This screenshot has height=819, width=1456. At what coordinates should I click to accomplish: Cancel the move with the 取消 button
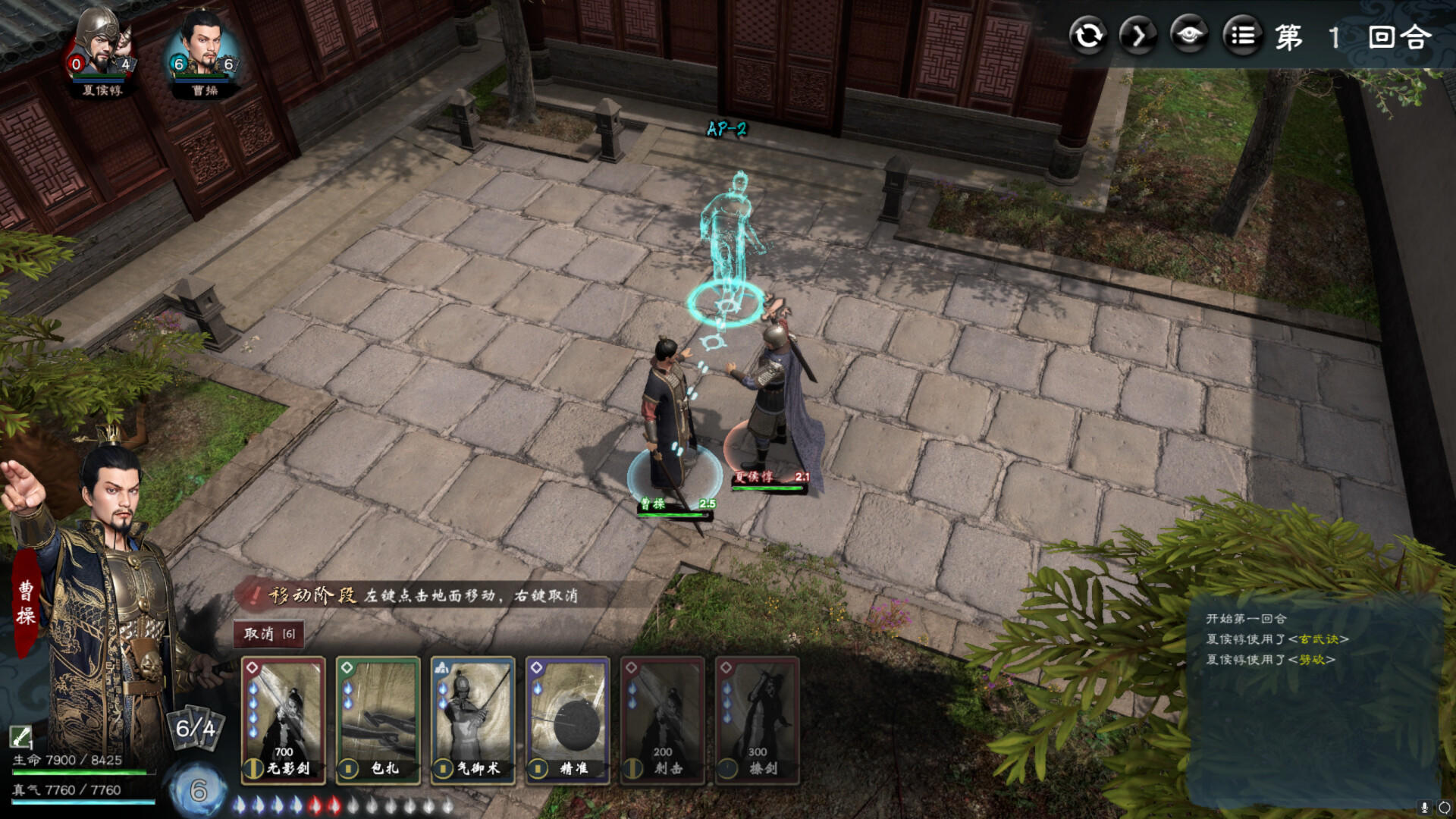click(x=268, y=634)
